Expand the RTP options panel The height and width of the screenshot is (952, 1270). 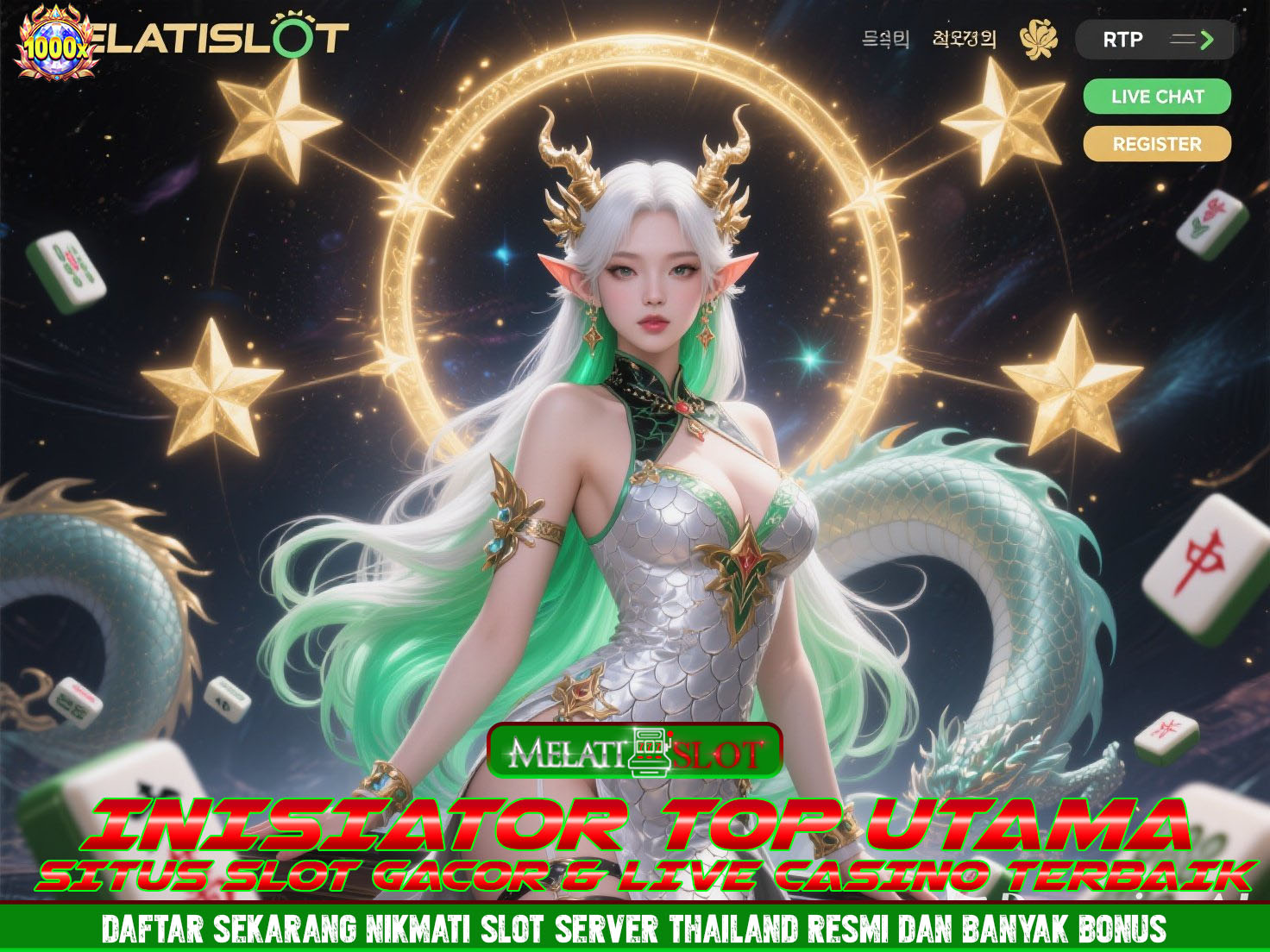coord(1155,39)
